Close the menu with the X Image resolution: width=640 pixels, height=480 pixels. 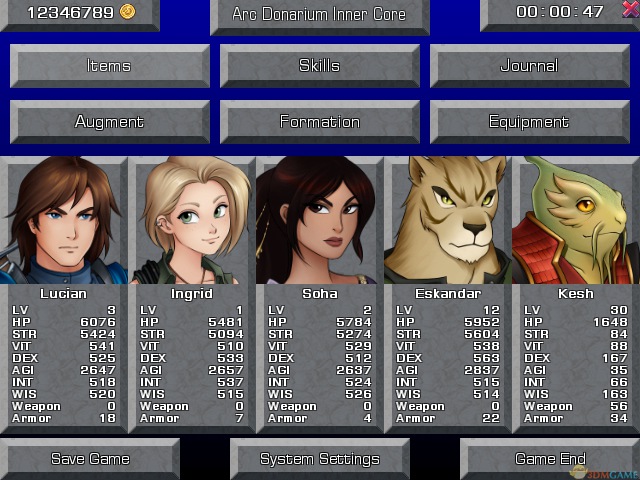pyautogui.click(x=630, y=10)
